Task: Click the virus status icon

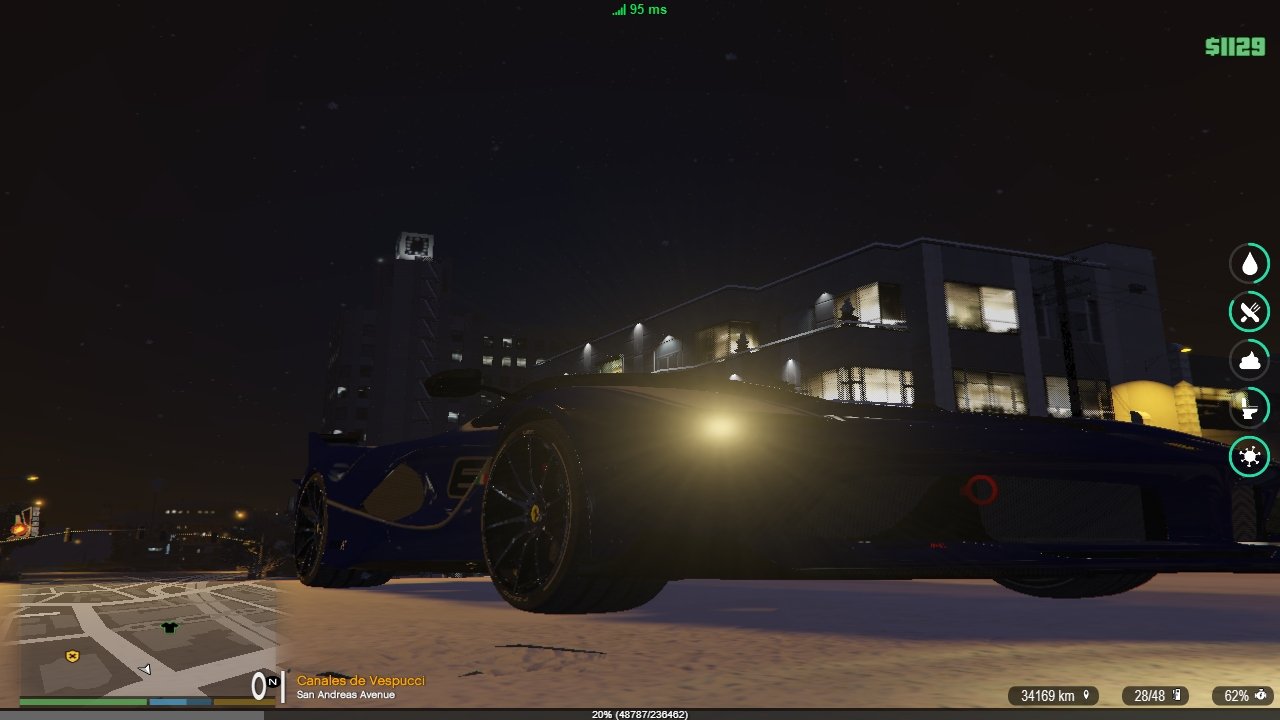Action: tap(1249, 457)
